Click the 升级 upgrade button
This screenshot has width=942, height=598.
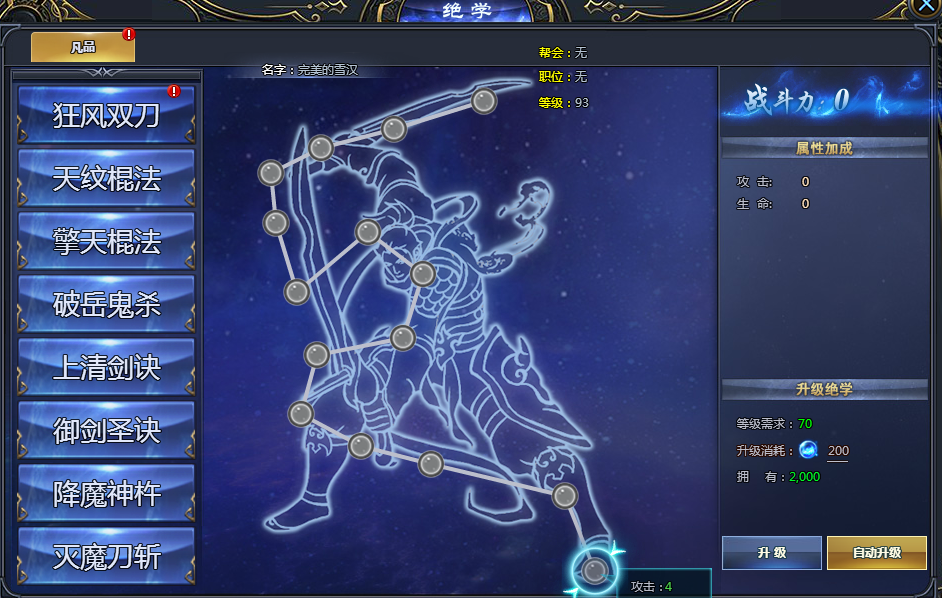coord(771,552)
